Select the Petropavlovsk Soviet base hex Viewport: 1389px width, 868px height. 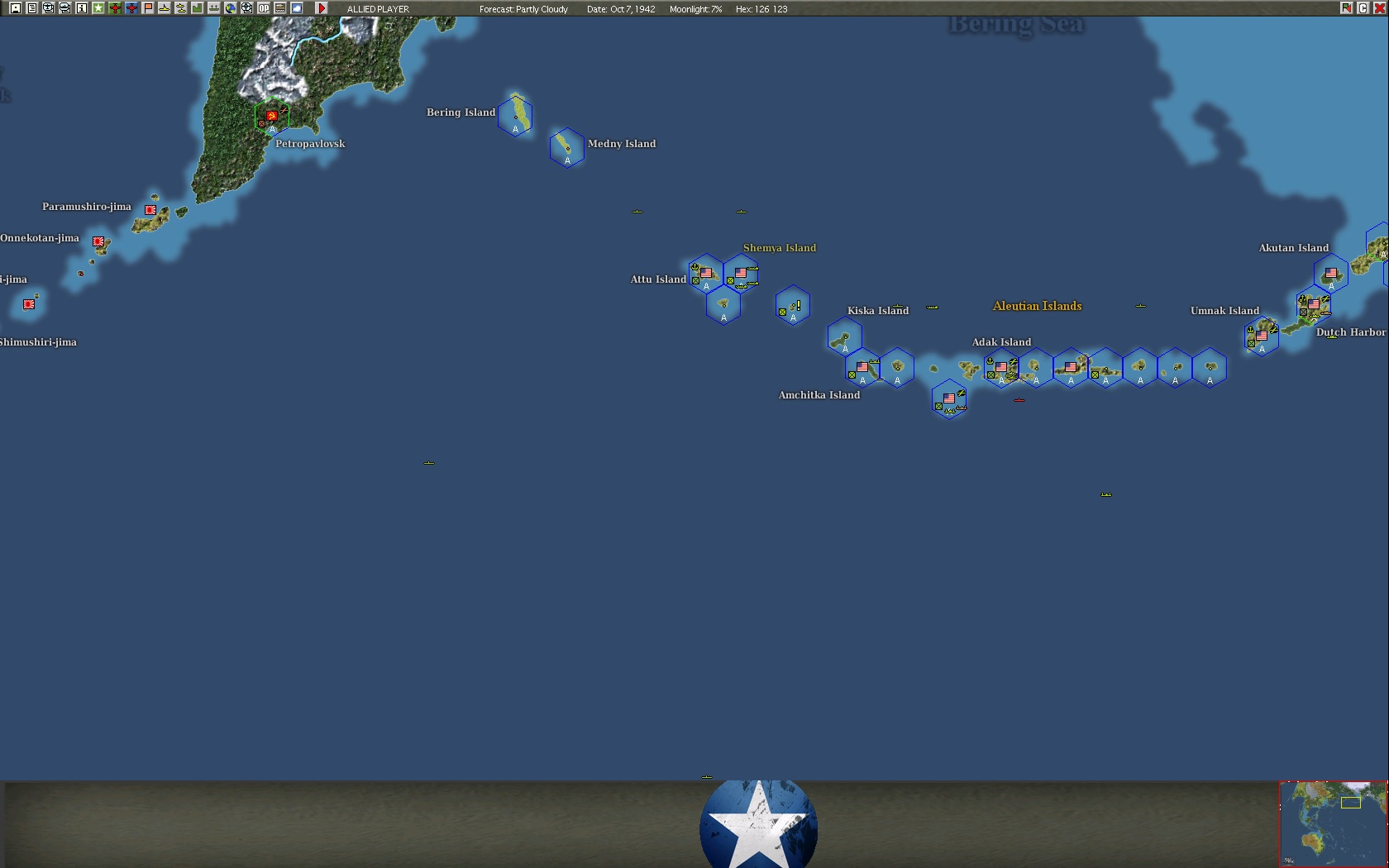271,118
